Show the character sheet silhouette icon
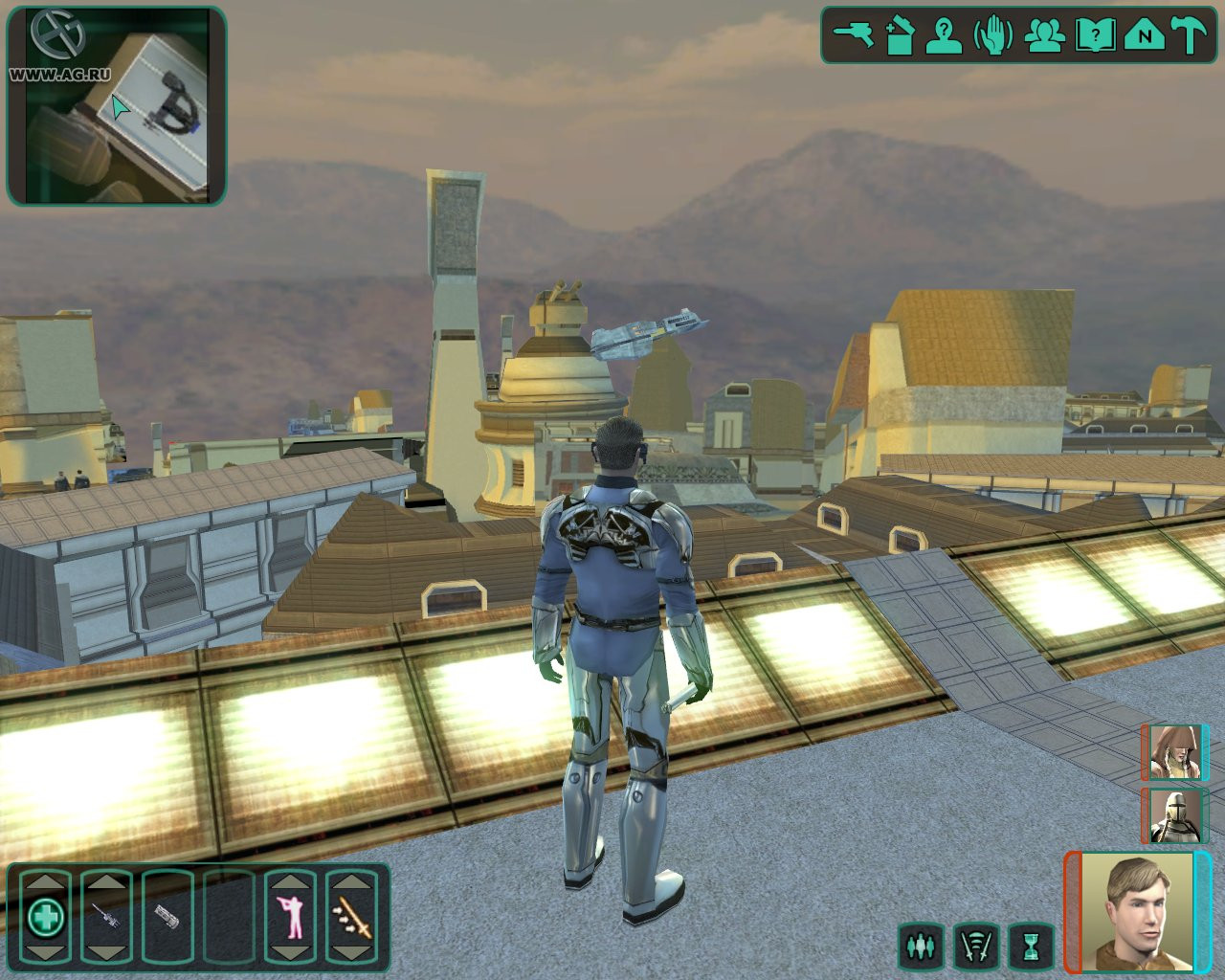Image resolution: width=1225 pixels, height=980 pixels. pyautogui.click(x=946, y=36)
